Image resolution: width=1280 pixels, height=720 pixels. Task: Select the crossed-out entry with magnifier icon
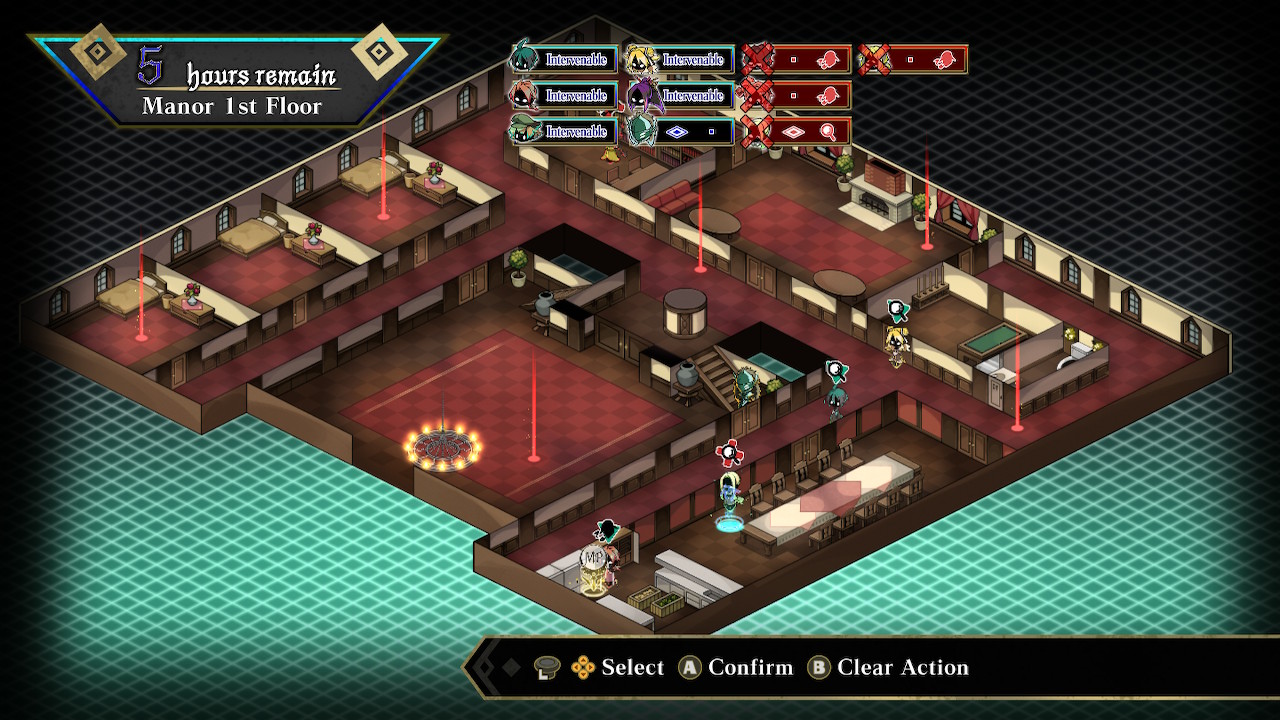coord(797,131)
